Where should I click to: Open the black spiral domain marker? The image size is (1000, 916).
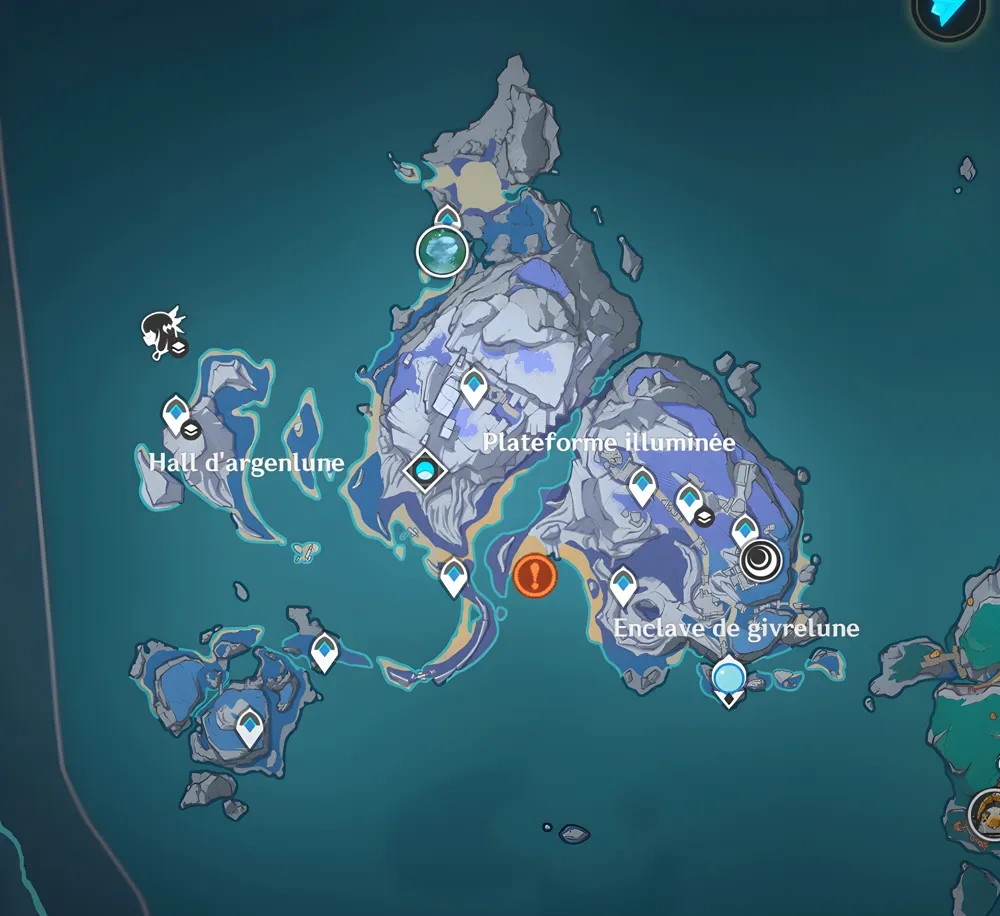[x=762, y=560]
